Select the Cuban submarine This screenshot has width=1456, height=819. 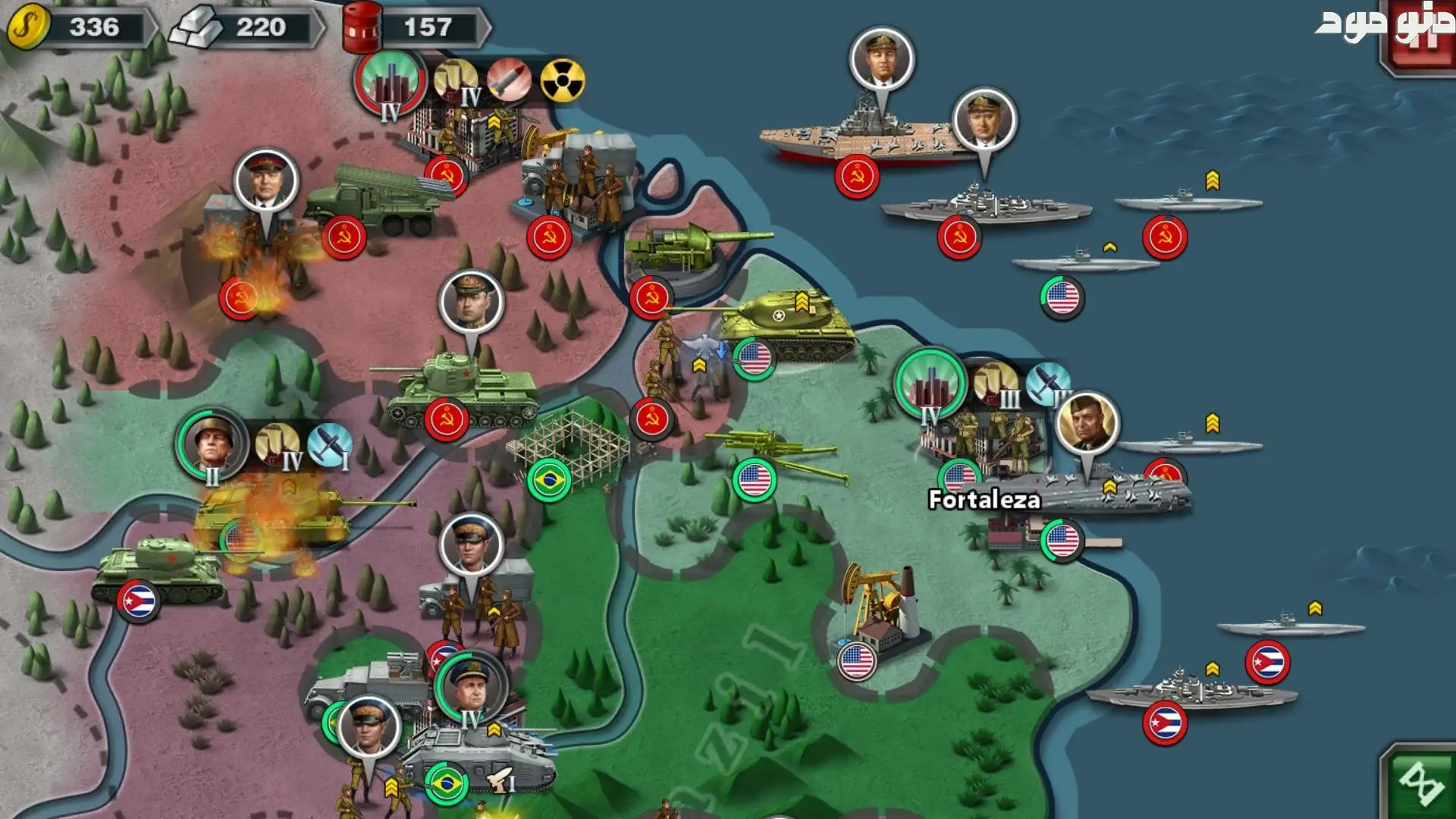(x=1289, y=628)
